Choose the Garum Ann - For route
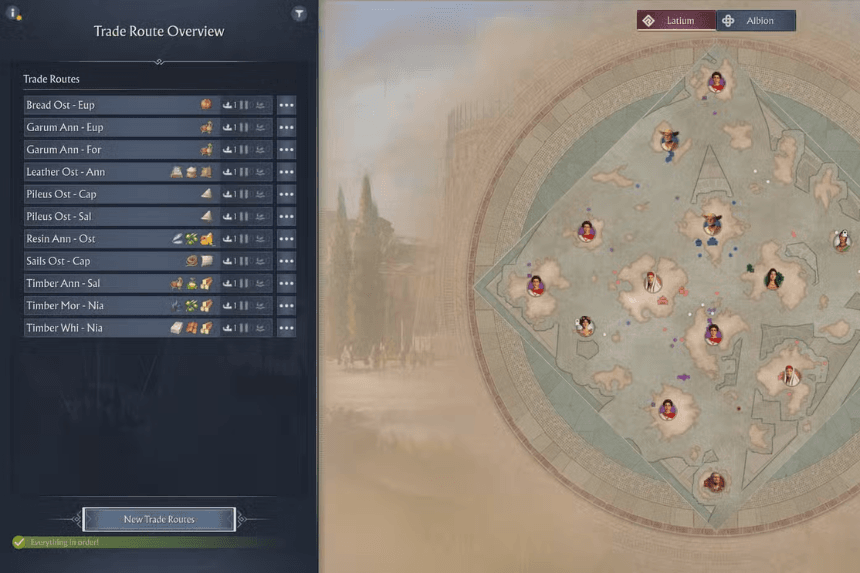The width and height of the screenshot is (860, 573). pyautogui.click(x=110, y=150)
